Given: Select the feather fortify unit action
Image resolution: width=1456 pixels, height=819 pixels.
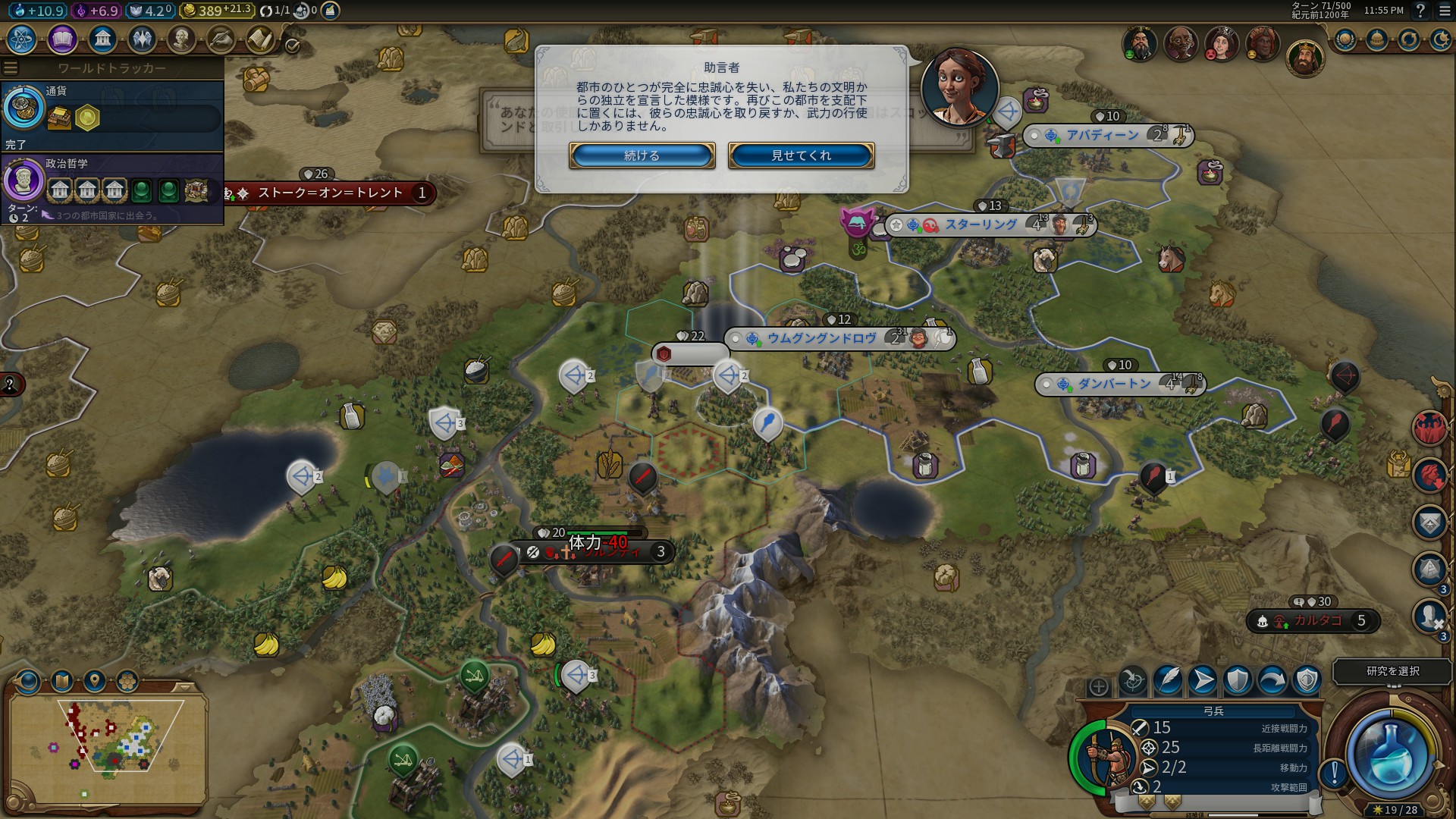Looking at the screenshot, I should (x=1168, y=680).
